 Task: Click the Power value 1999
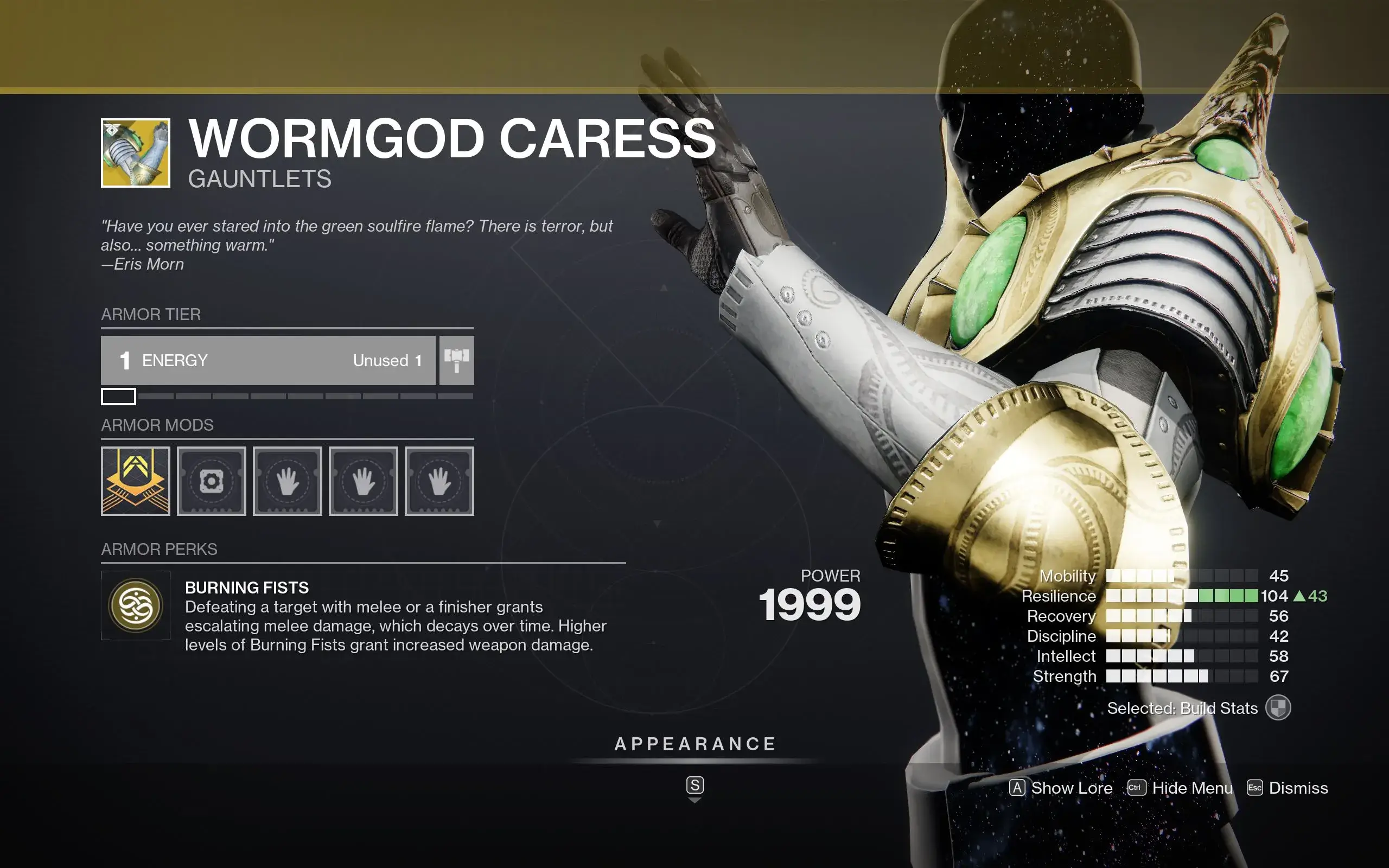(x=812, y=604)
